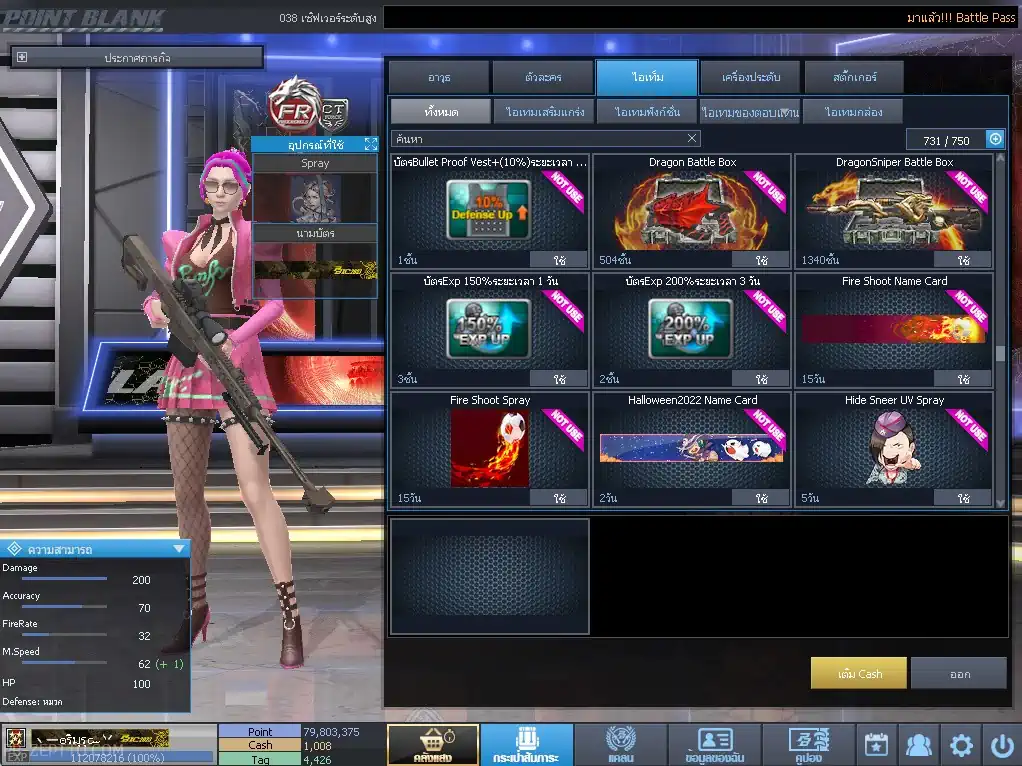This screenshot has height=766, width=1022.
Task: Select the Halloween2022 Name Card
Action: 692,449
